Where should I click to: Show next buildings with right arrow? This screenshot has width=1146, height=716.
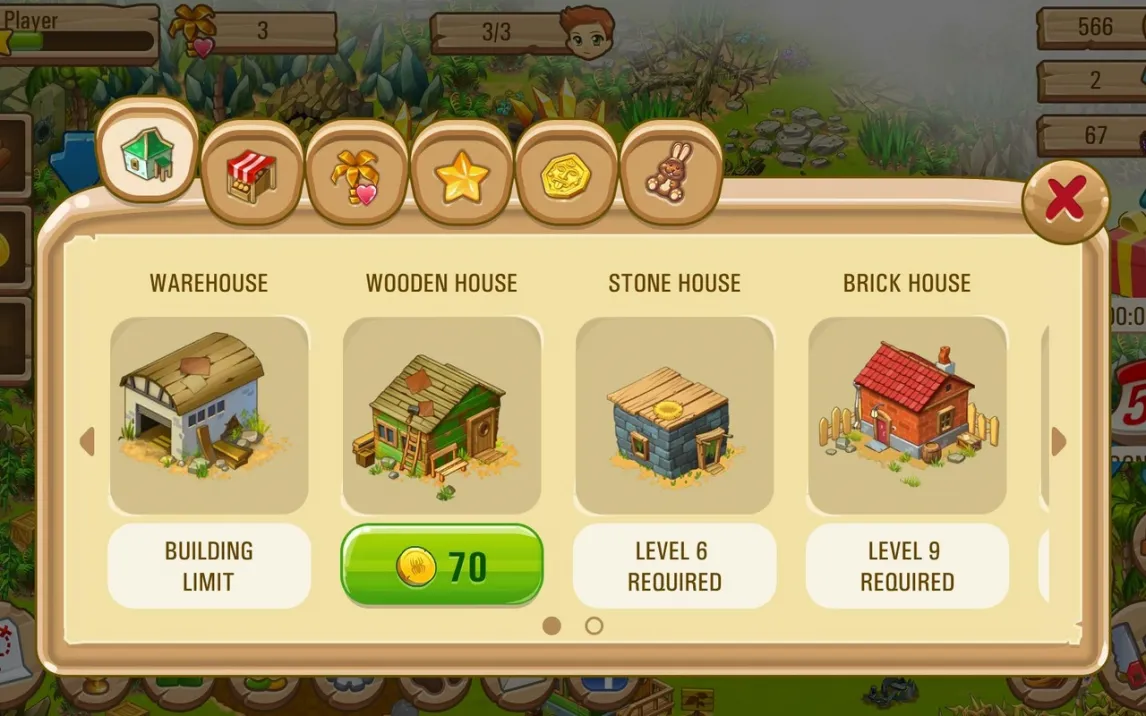tap(1059, 441)
